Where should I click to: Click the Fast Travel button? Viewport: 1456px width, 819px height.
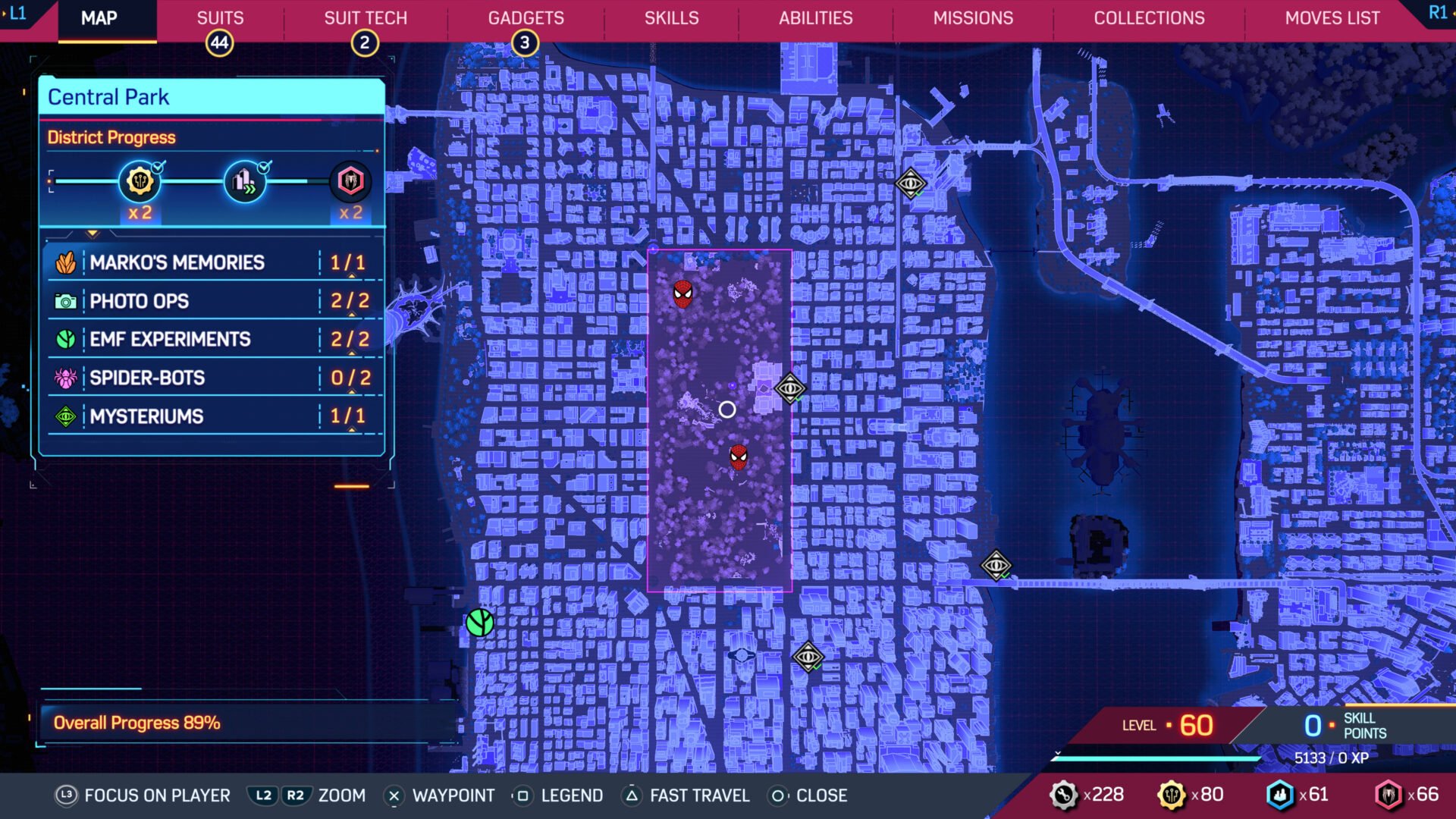[x=684, y=795]
